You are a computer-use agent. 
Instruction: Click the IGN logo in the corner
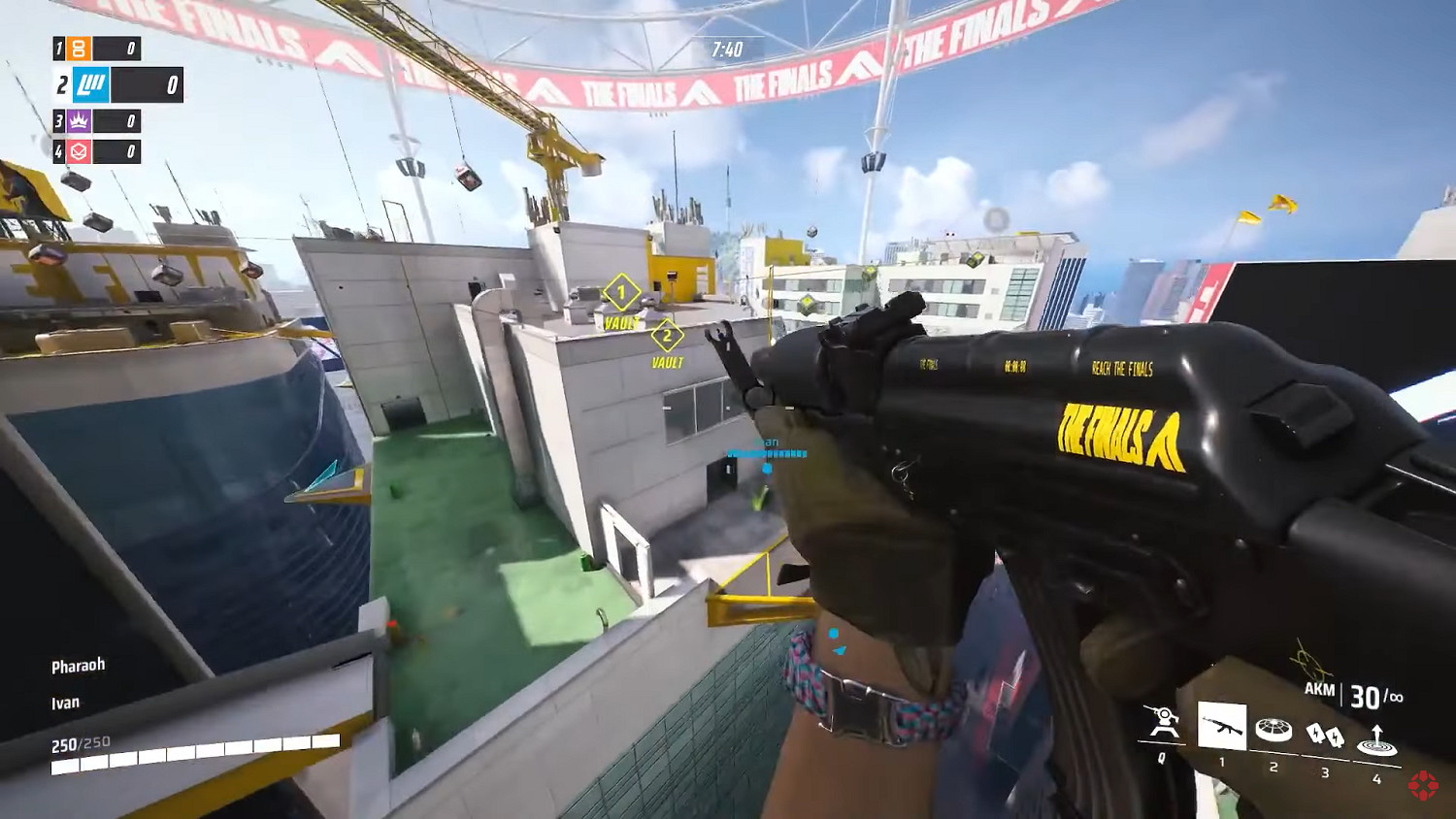coord(1423,787)
